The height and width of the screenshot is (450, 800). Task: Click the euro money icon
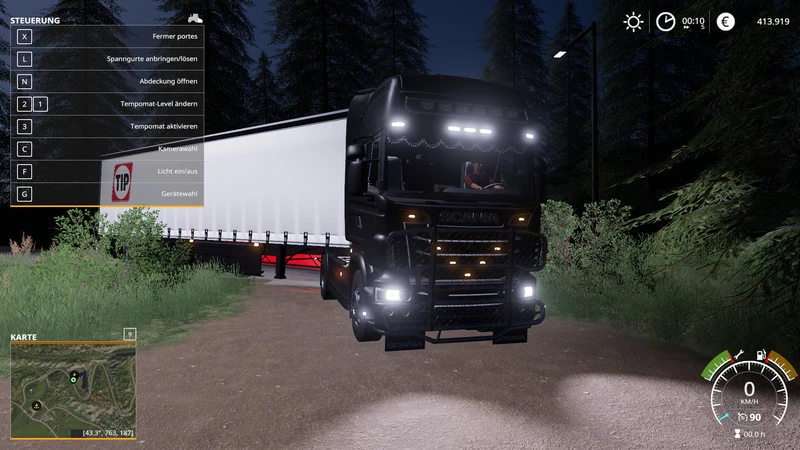726,22
